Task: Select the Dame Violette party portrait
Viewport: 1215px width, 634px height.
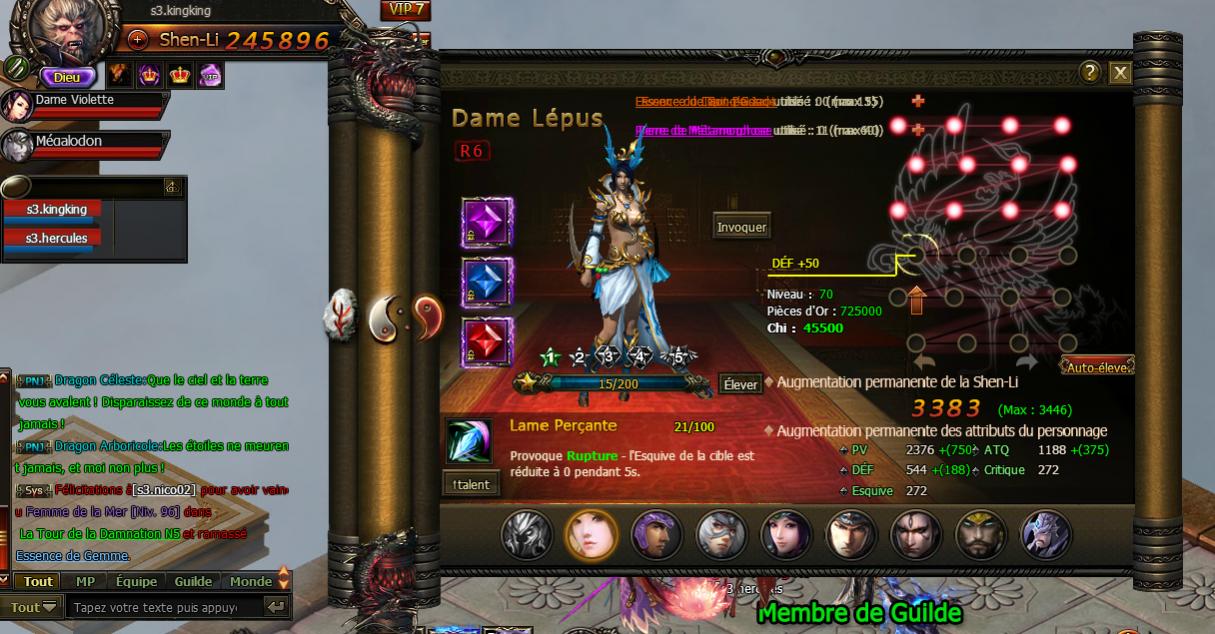Action: (x=17, y=105)
